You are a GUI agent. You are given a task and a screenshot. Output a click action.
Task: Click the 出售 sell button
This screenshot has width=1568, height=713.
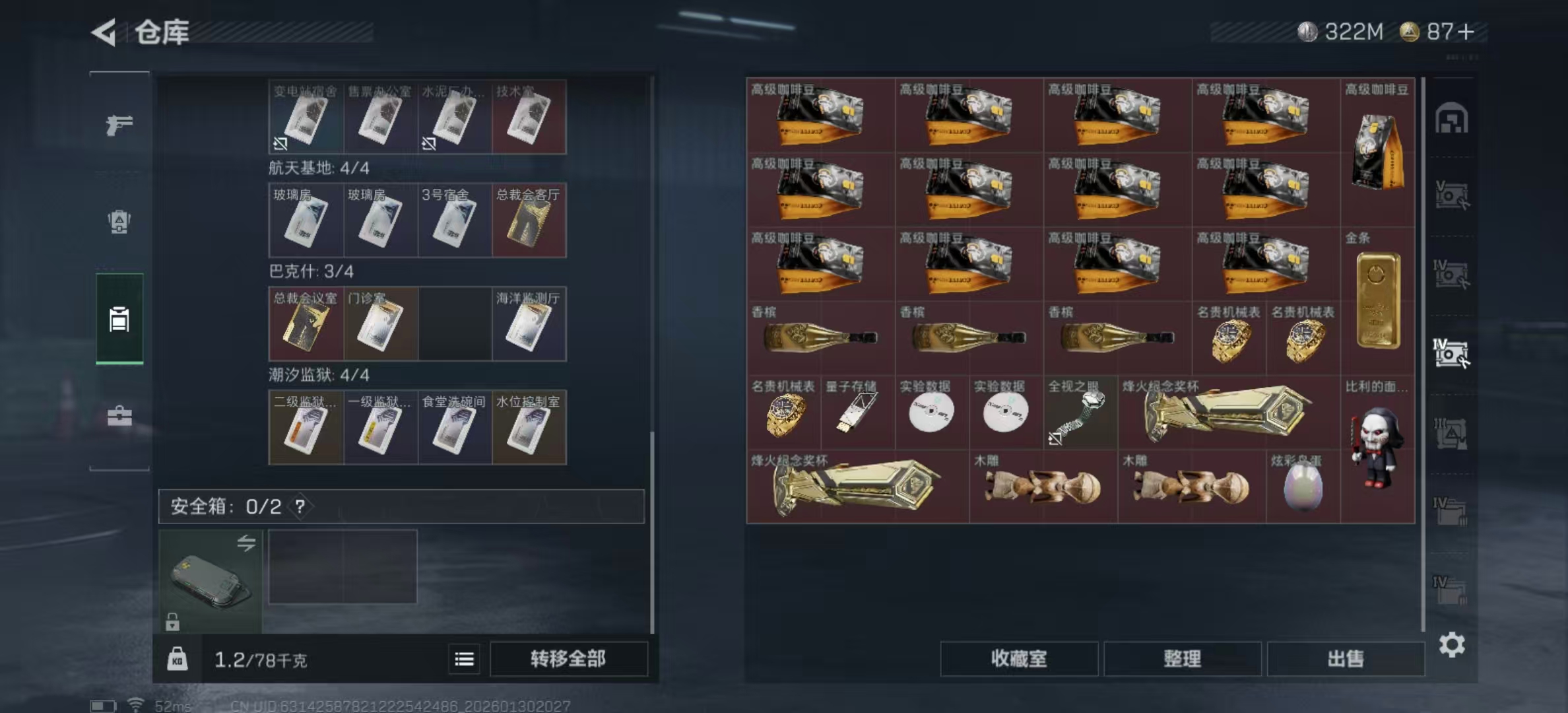tap(1344, 659)
